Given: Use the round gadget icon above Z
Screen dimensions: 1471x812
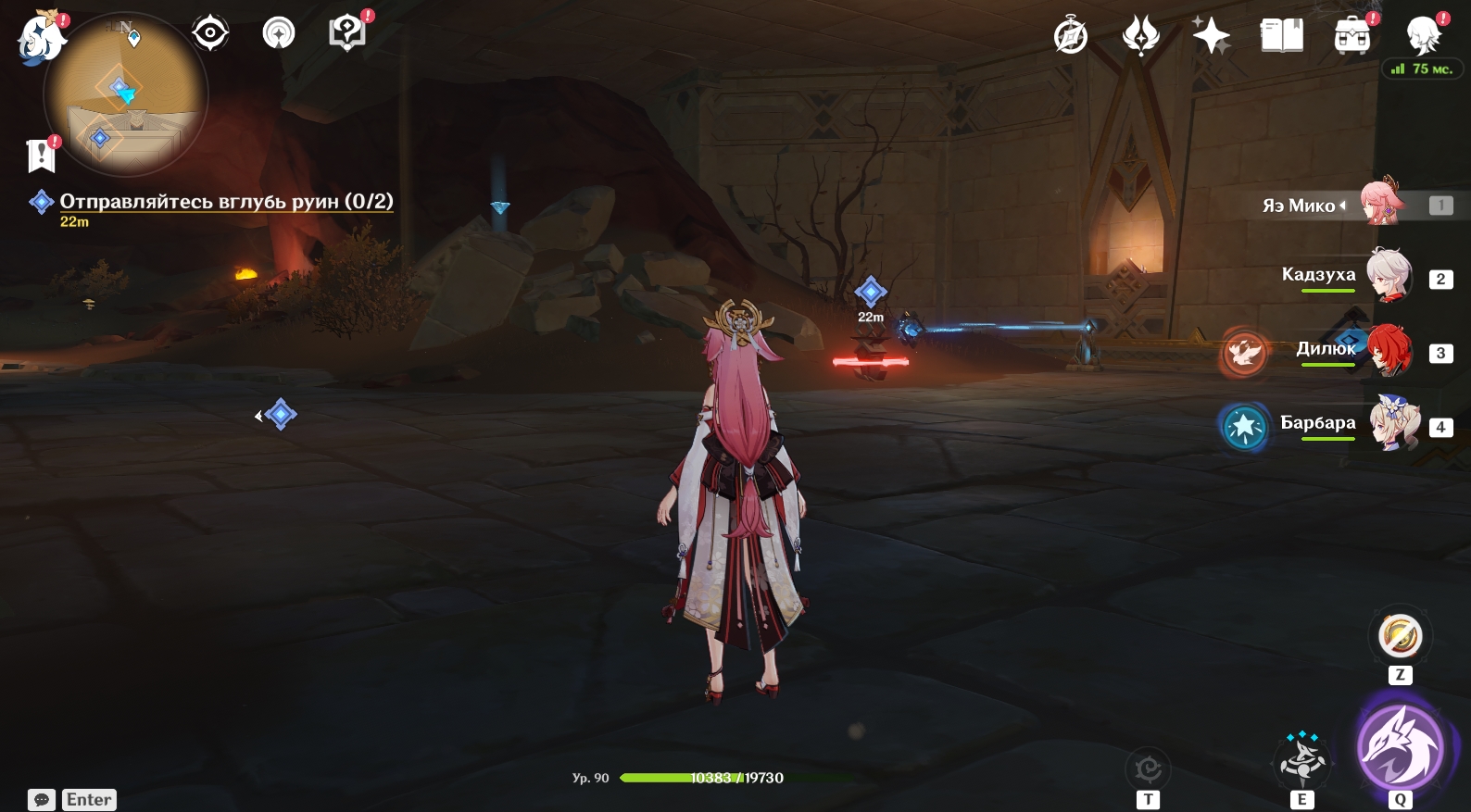Looking at the screenshot, I should (x=1400, y=637).
